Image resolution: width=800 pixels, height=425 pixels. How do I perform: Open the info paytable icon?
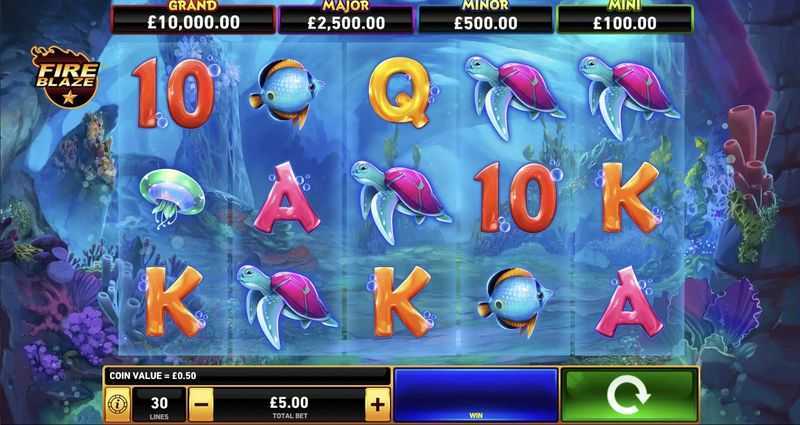[x=118, y=405]
